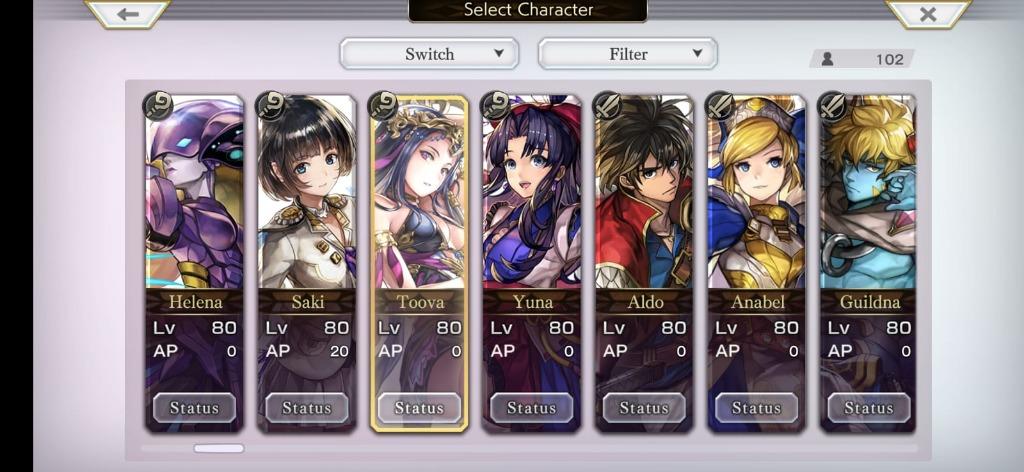Close the Select Character screen
1024x472 pixels.
pos(927,14)
